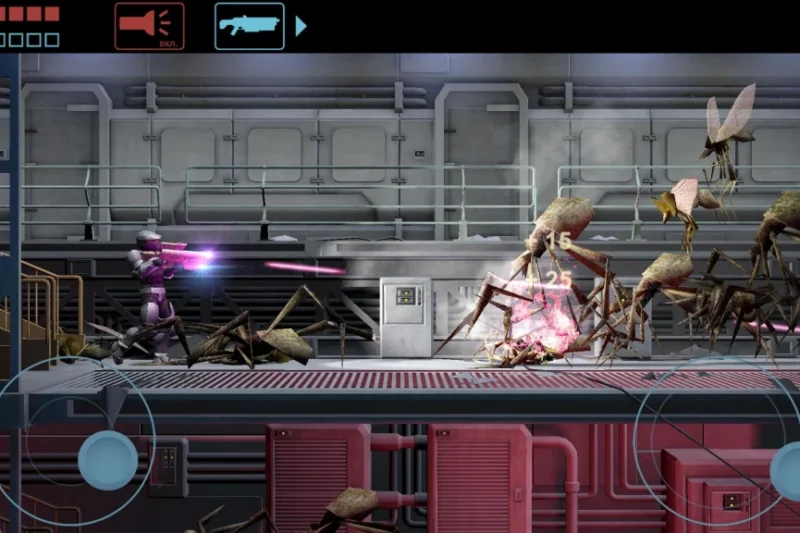Toggle the red flashlight button

(149, 25)
